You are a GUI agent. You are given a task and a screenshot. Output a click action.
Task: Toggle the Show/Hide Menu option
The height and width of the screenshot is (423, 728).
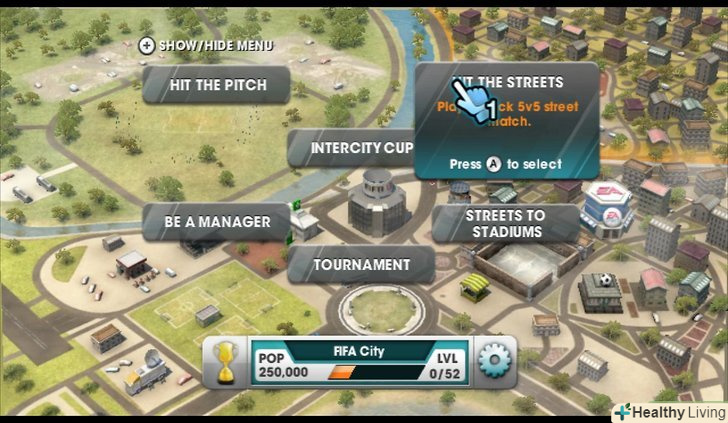(x=205, y=45)
